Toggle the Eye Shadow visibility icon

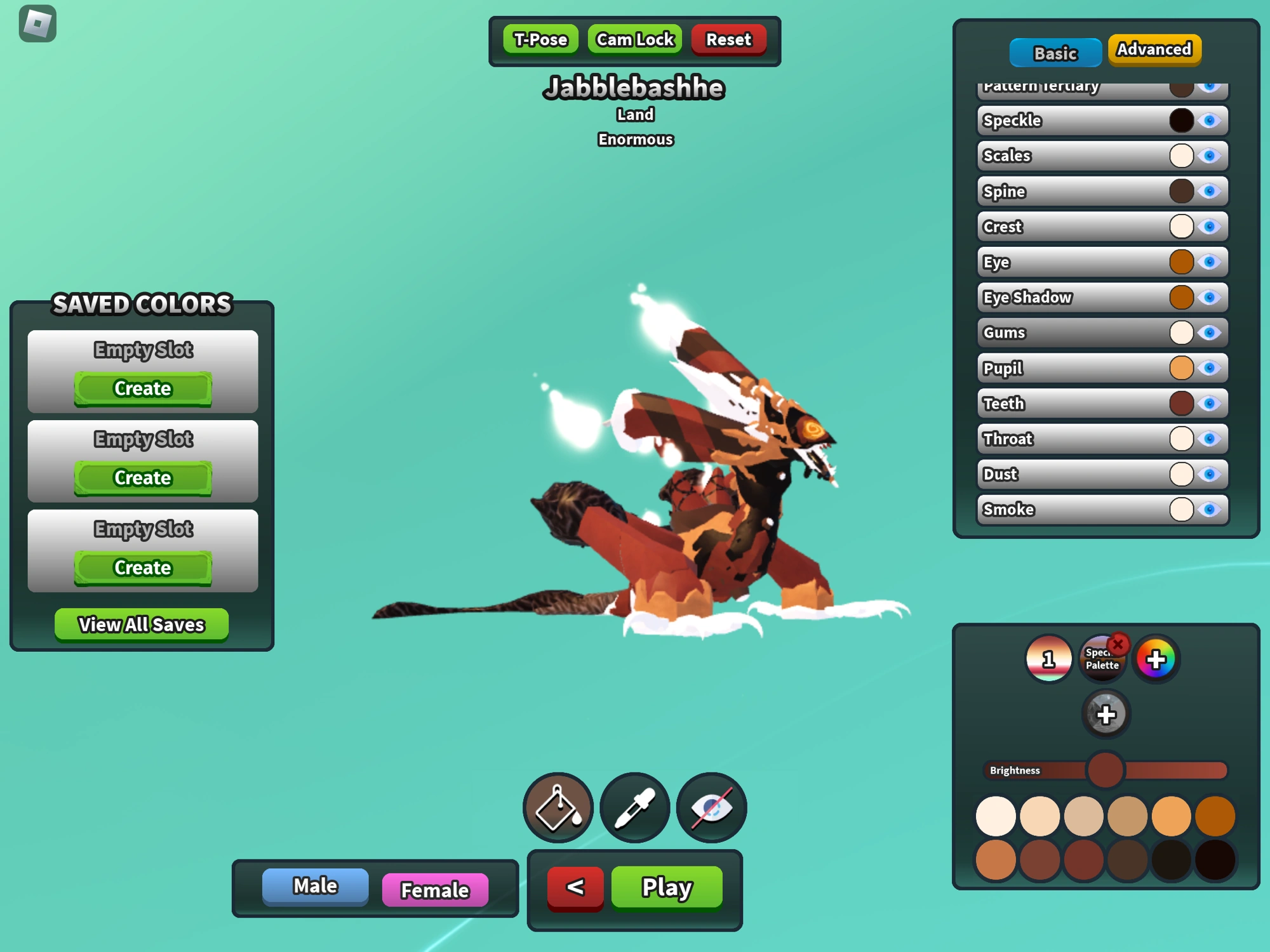[1209, 297]
